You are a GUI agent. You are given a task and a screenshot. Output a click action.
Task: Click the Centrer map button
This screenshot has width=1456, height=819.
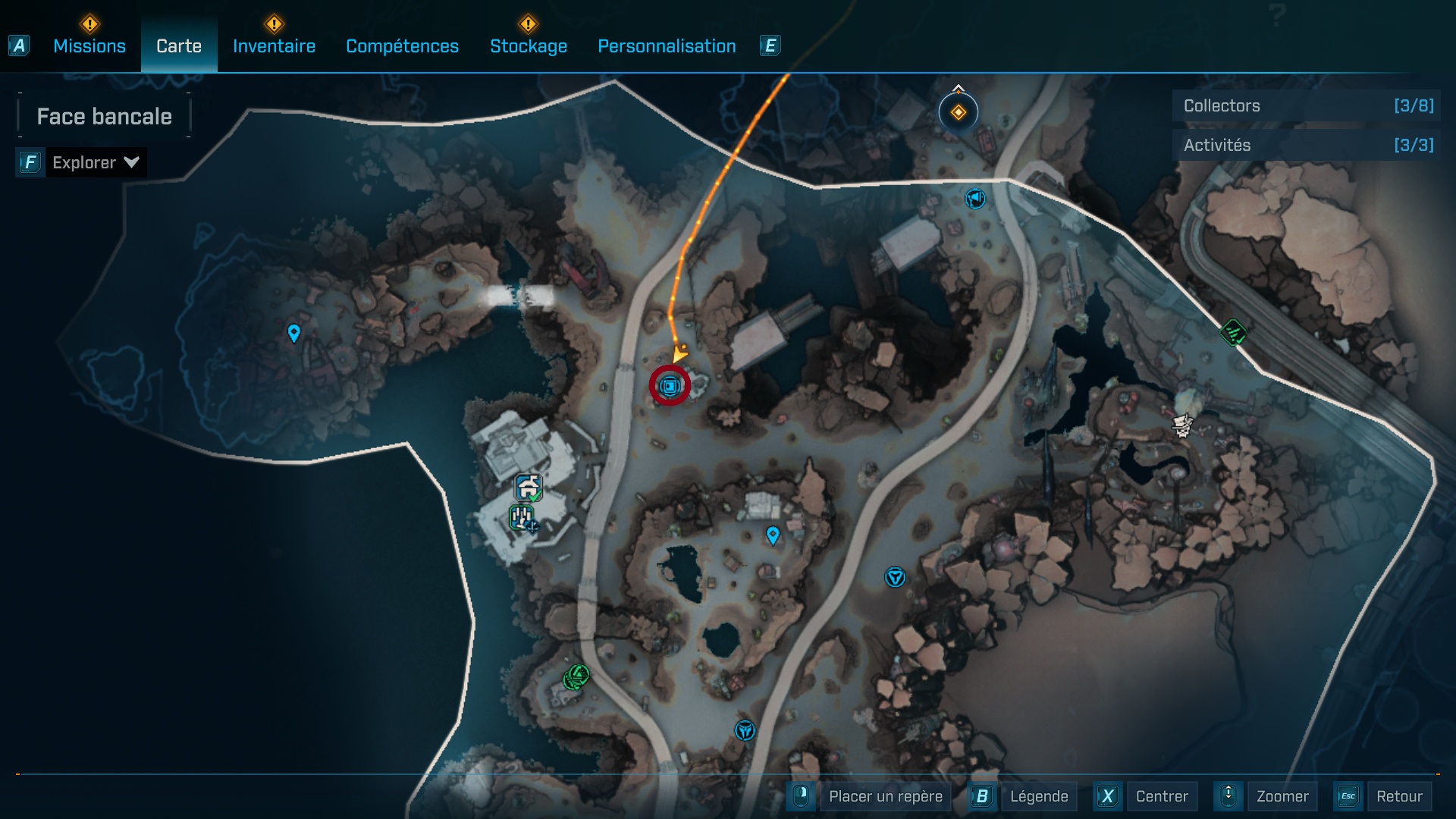click(1161, 796)
